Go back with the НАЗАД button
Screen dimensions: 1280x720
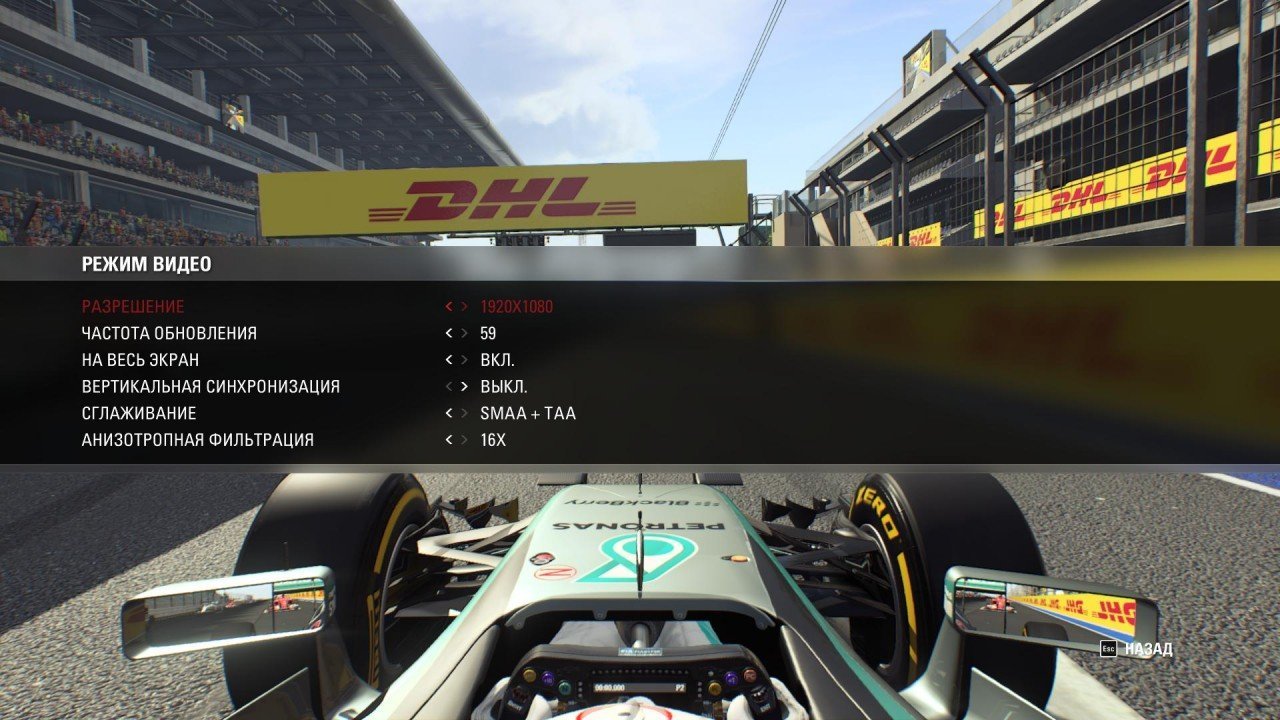[1137, 649]
